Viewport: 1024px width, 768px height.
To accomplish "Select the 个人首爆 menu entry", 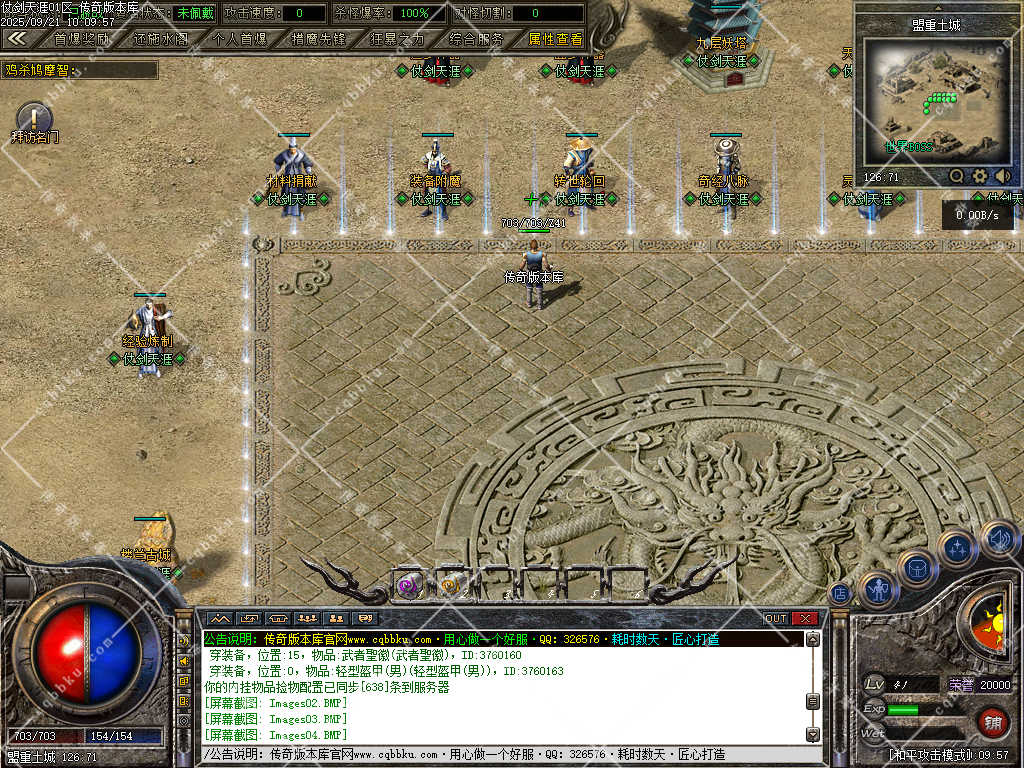I will (239, 39).
